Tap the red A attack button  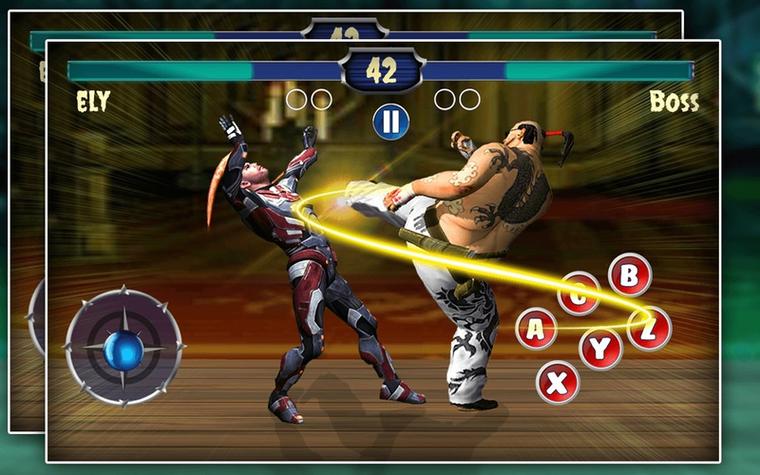(x=536, y=329)
